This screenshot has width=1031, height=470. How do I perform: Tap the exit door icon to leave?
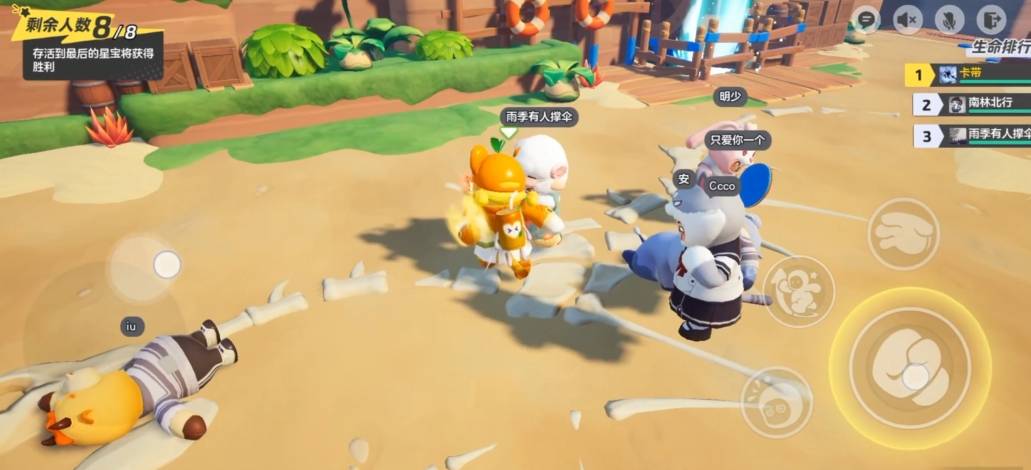point(990,18)
